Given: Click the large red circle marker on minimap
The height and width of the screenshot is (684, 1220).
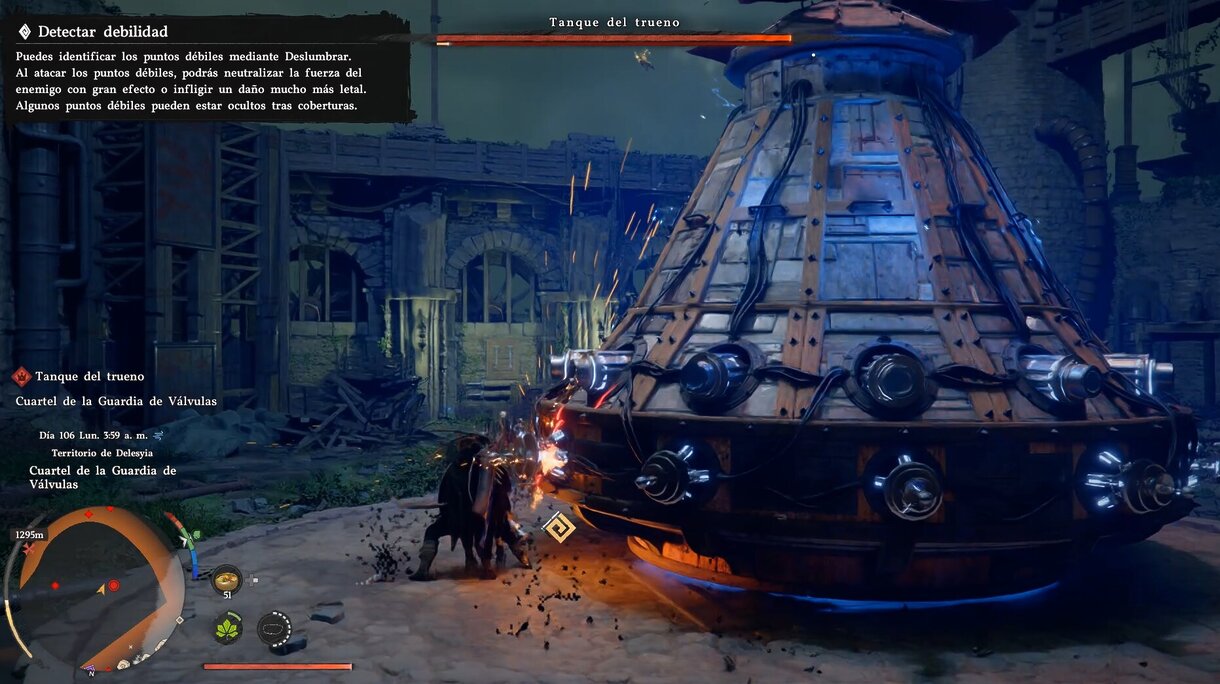Looking at the screenshot, I should click(114, 585).
